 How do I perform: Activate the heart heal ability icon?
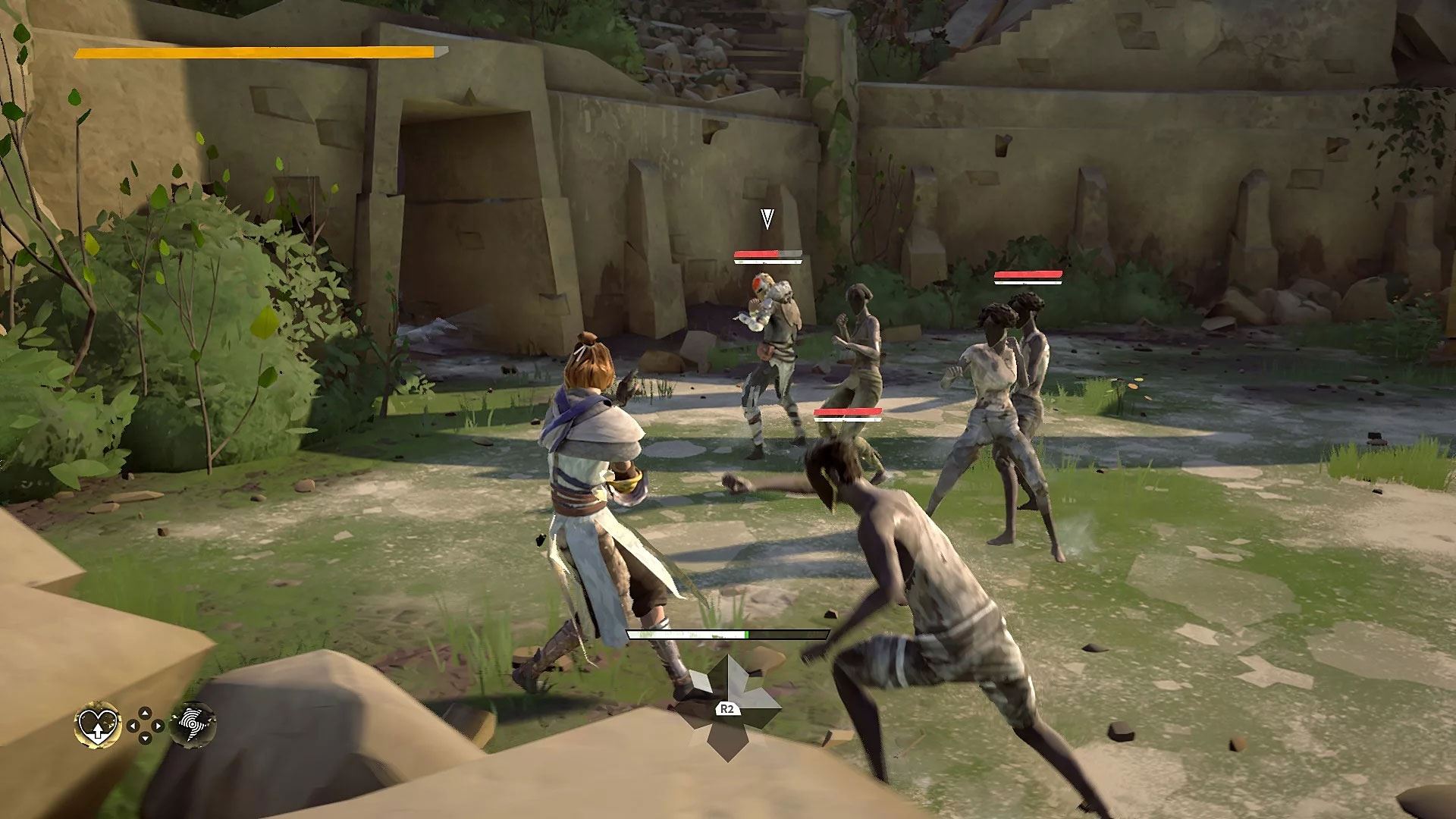tap(99, 726)
